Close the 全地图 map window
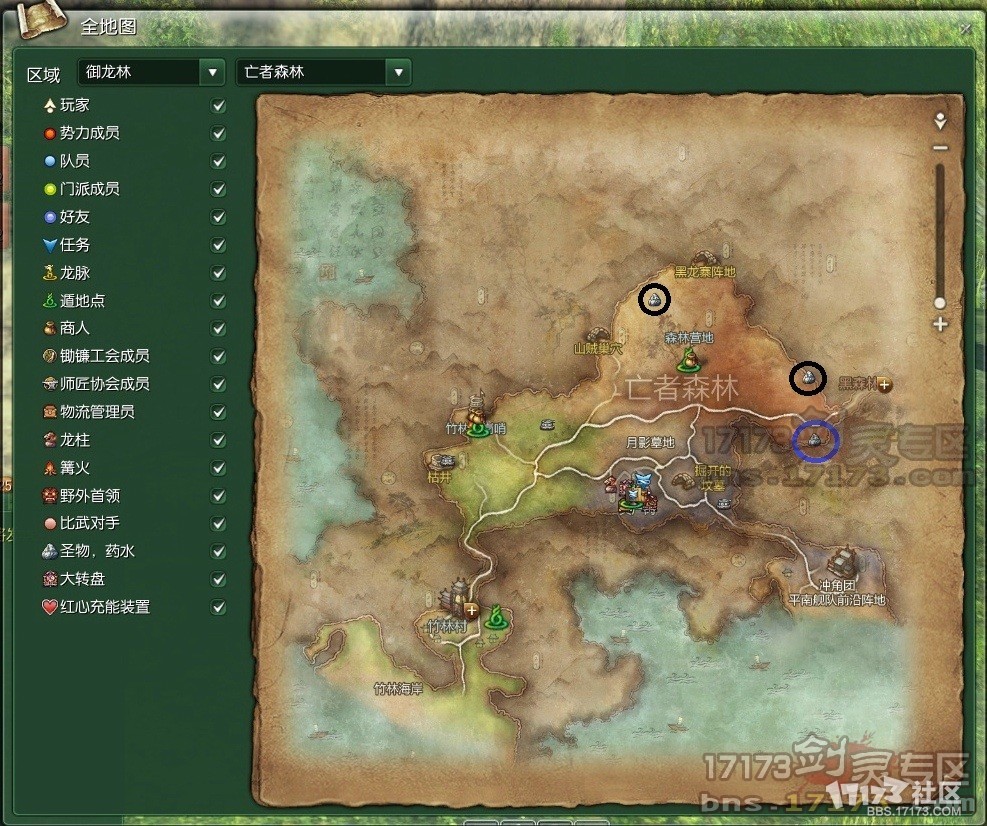This screenshot has height=826, width=987. tap(965, 29)
